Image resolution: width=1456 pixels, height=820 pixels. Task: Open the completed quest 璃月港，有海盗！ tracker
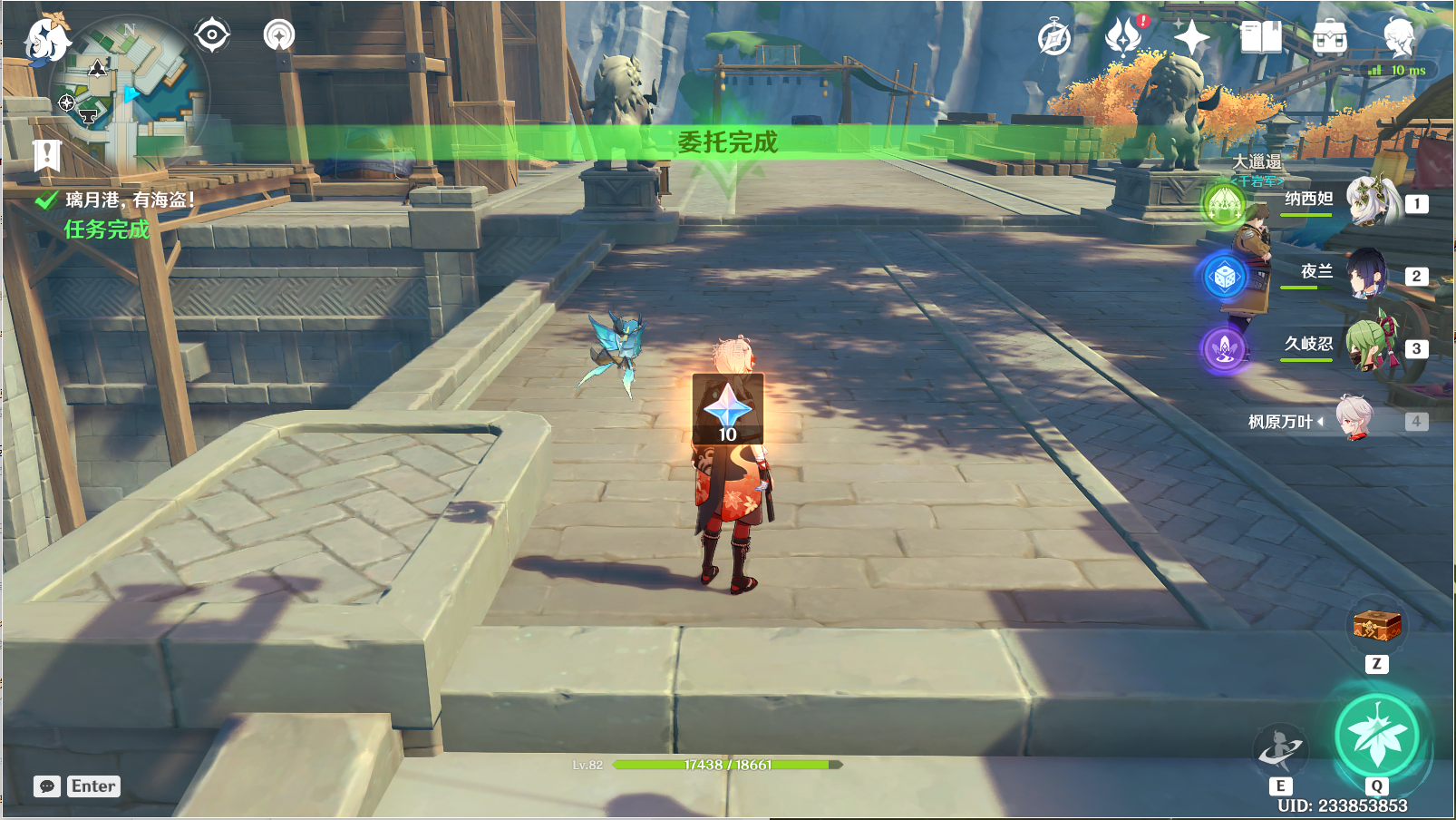129,200
